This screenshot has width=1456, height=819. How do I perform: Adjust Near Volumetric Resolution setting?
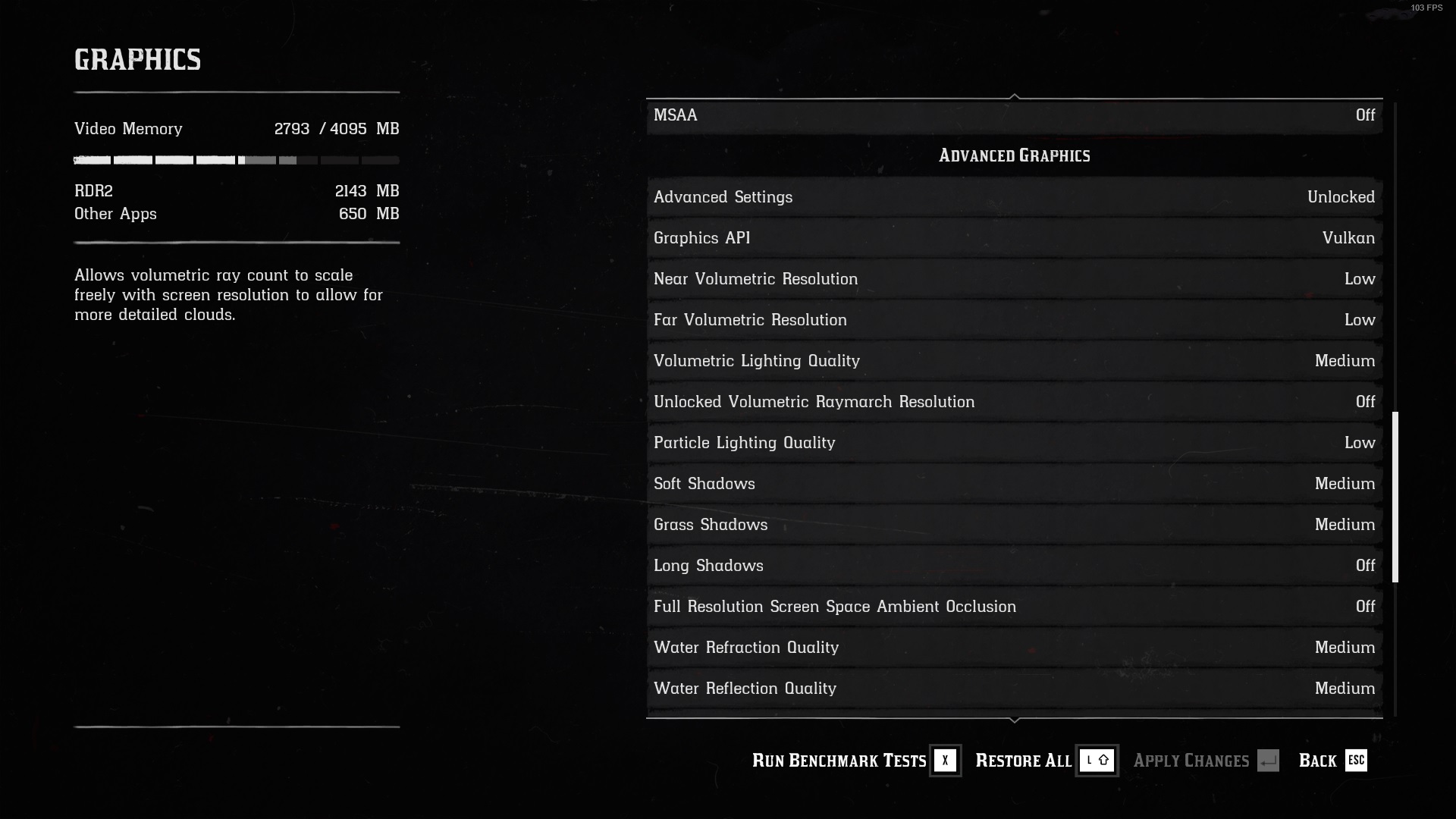point(1014,279)
